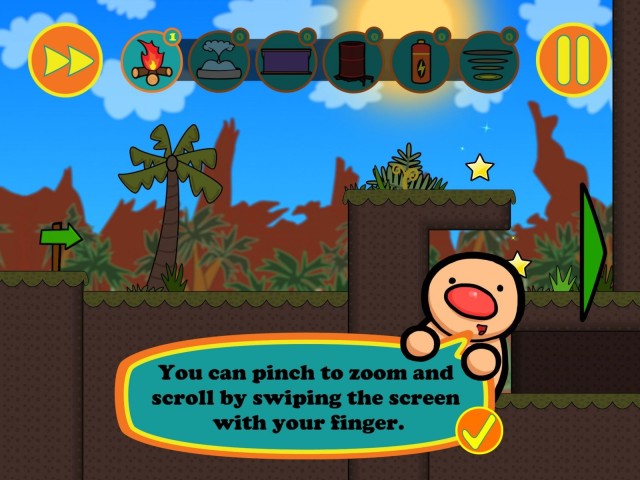This screenshot has width=640, height=480.
Task: Choose the water fountain item
Action: coord(218,62)
